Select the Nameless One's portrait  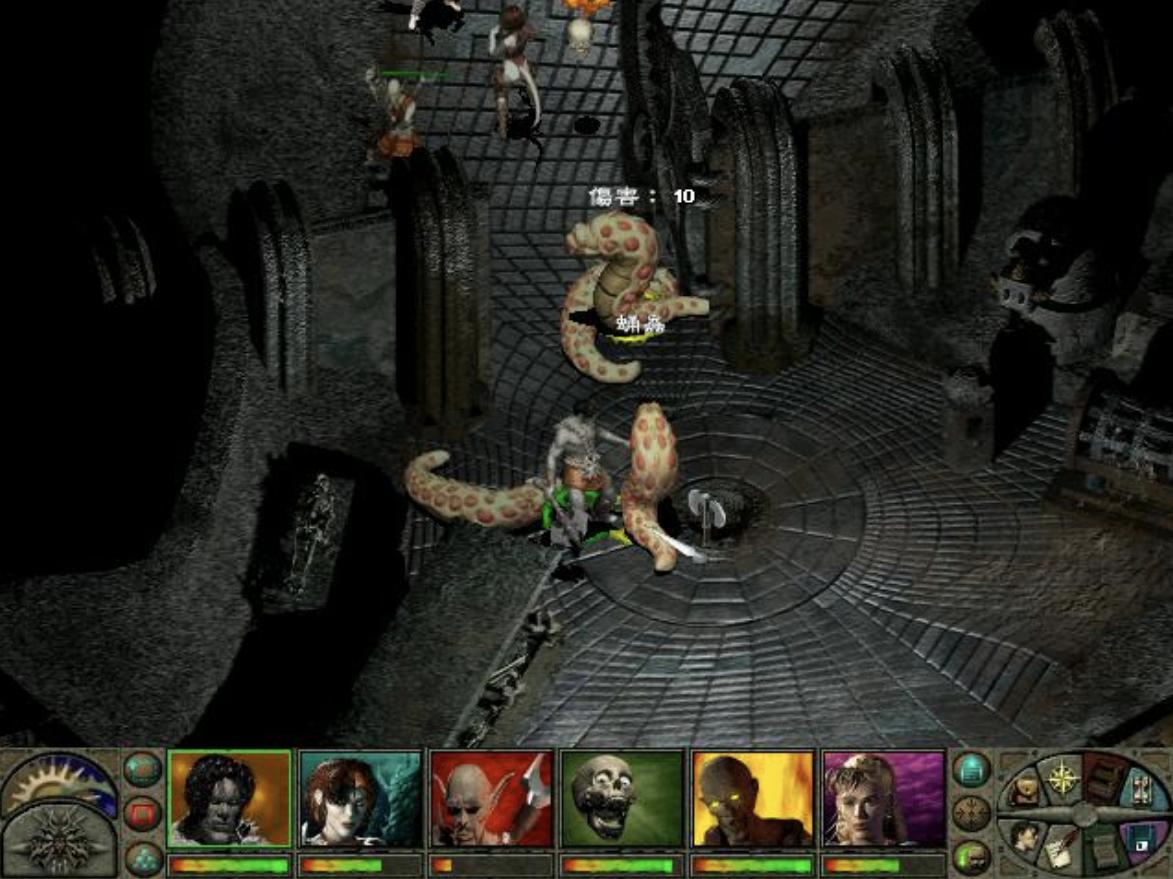229,798
